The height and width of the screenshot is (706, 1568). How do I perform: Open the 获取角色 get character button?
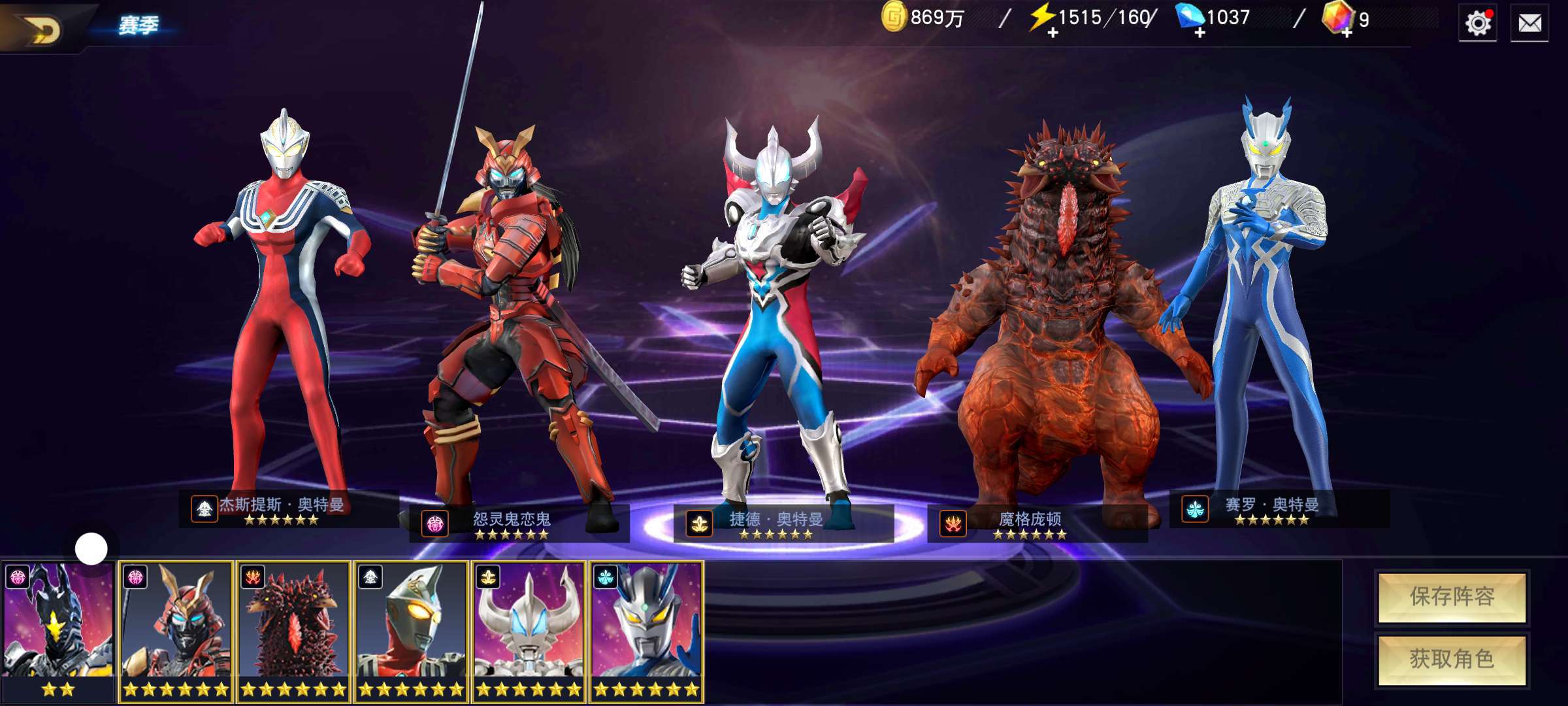point(1452,659)
